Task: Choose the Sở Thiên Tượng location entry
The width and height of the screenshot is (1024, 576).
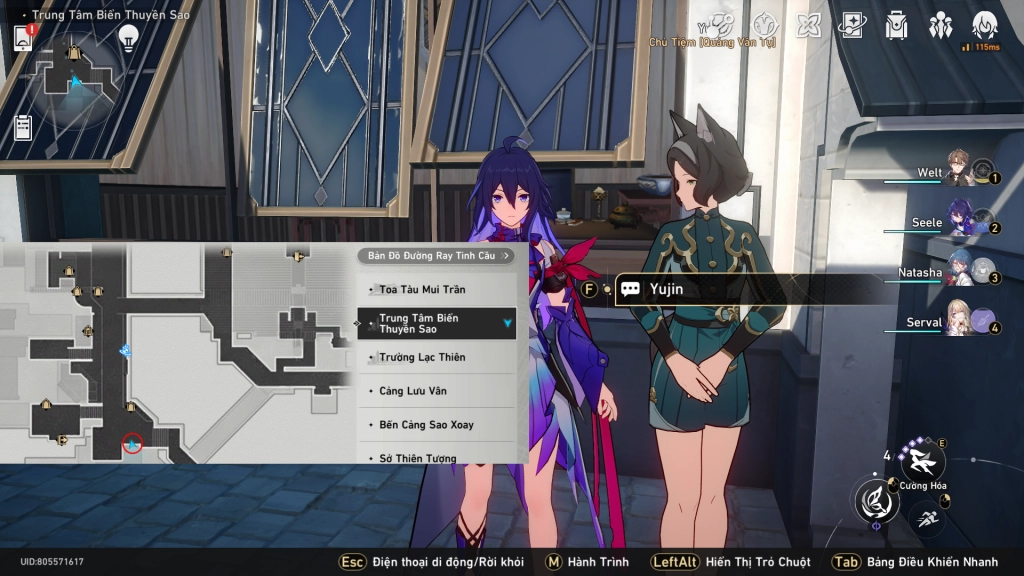Action: click(436, 457)
